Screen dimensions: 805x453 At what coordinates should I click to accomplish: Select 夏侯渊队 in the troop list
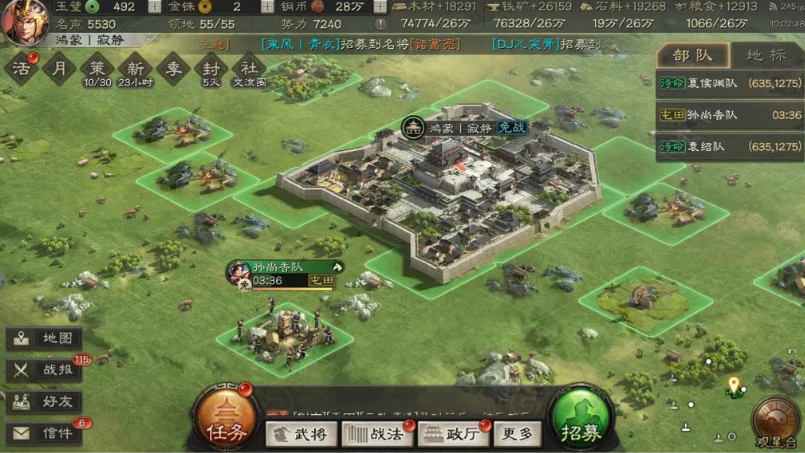point(729,86)
